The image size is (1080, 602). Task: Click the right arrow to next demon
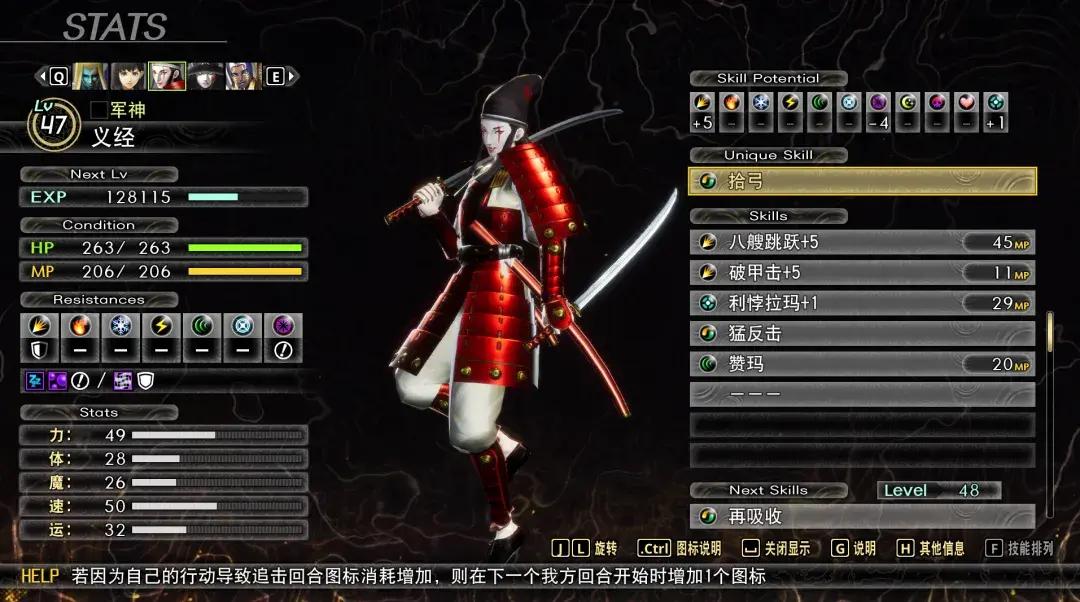tap(292, 76)
